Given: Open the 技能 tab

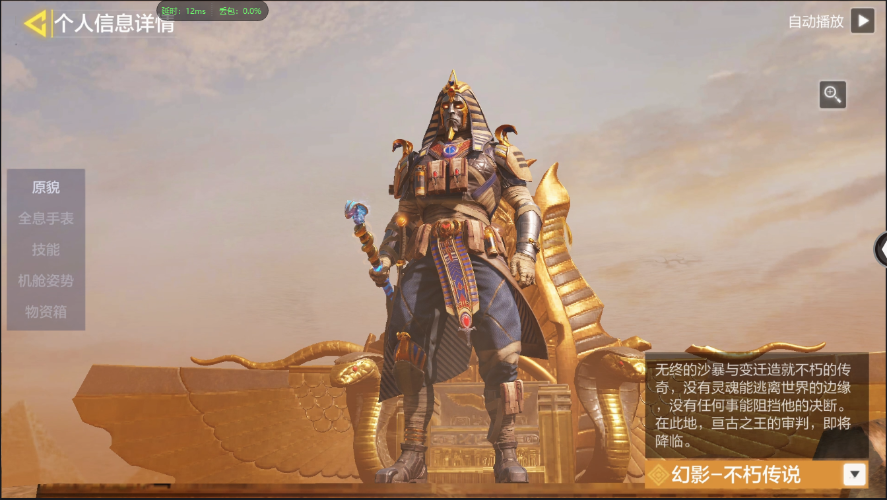Looking at the screenshot, I should [46, 249].
